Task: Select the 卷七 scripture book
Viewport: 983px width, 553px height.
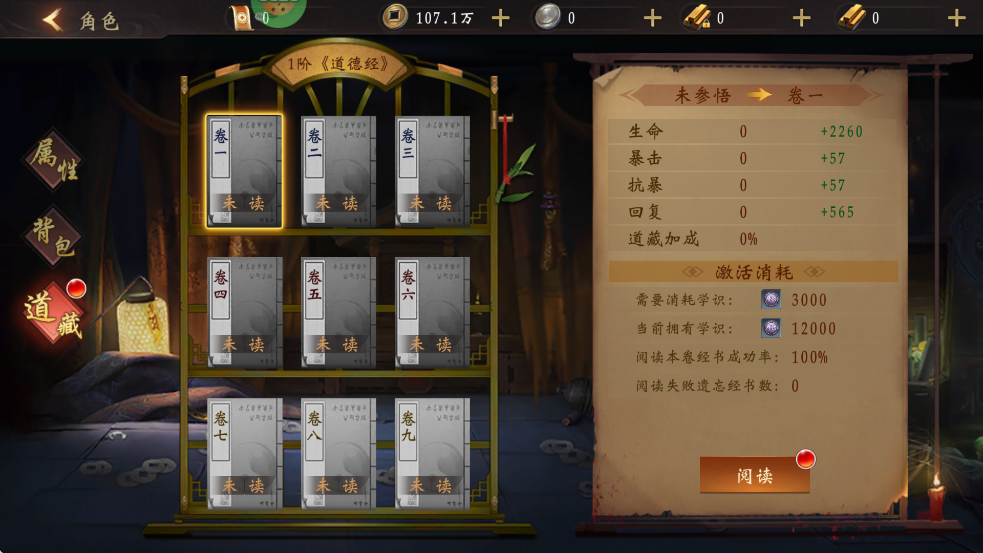Action: [244, 453]
